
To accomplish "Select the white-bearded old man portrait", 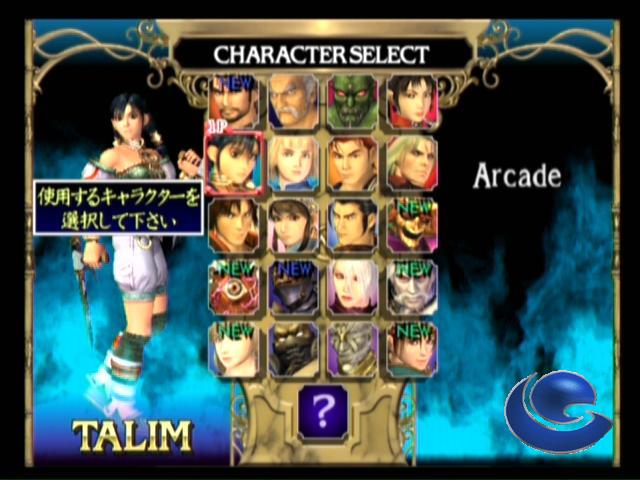I will [x=412, y=286].
